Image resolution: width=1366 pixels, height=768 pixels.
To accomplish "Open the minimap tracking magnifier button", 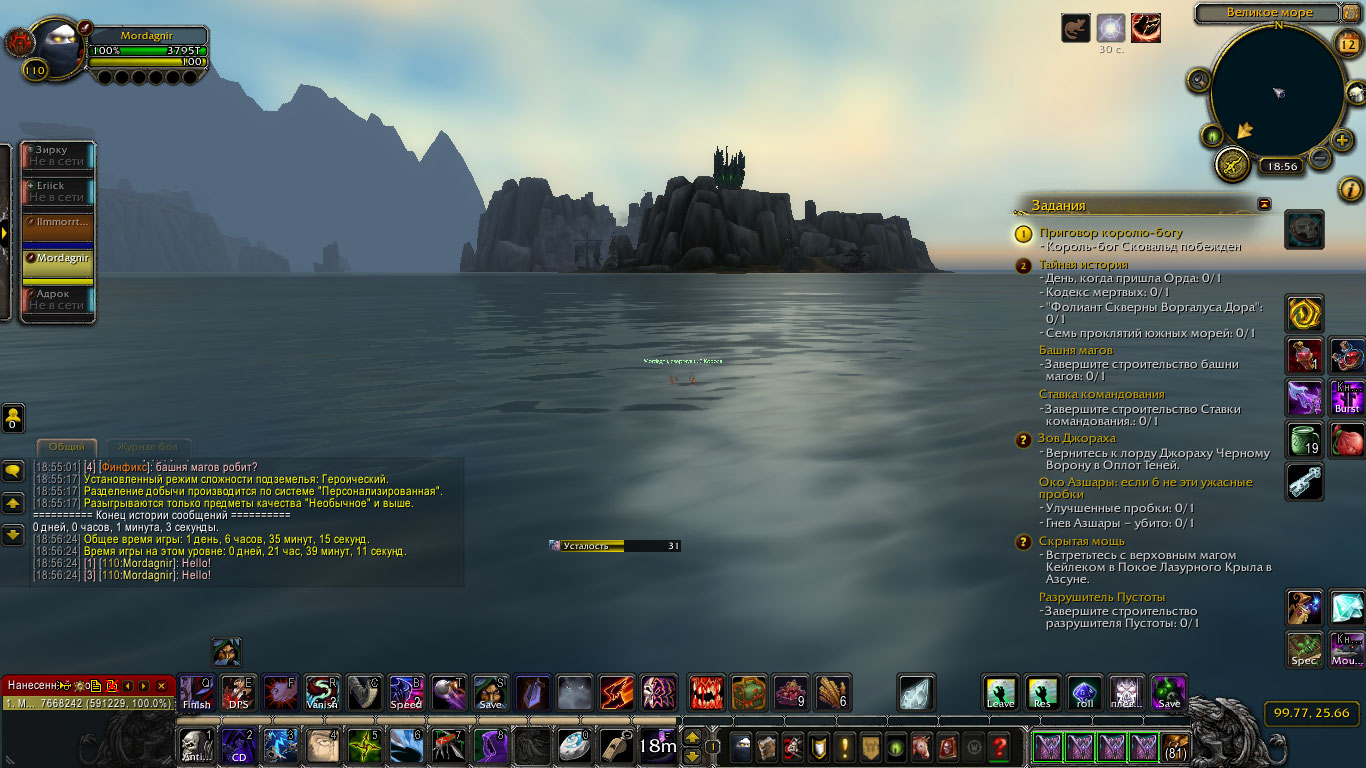I will pos(1199,80).
